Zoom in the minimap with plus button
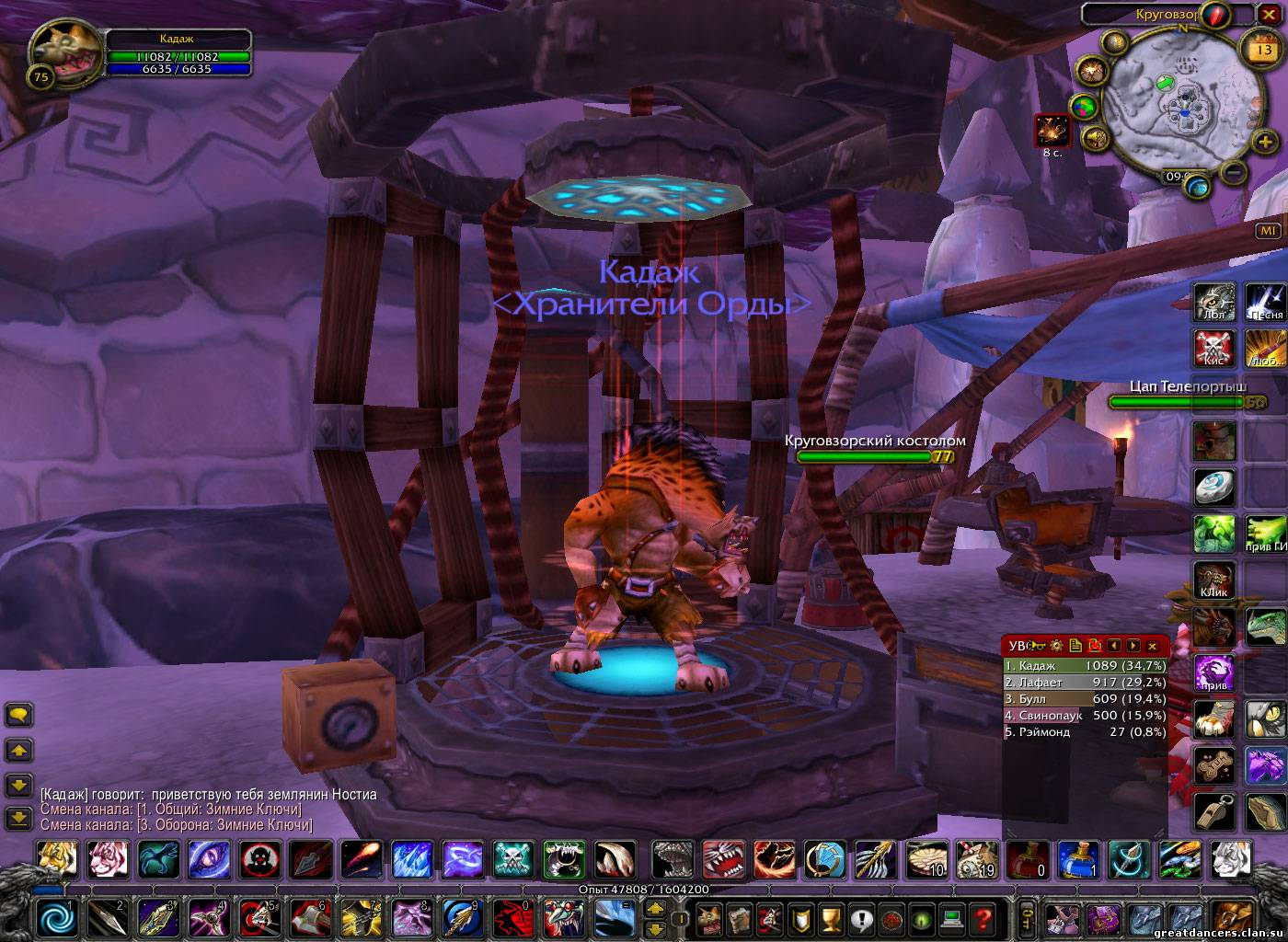The image size is (1288, 942). (x=1267, y=141)
